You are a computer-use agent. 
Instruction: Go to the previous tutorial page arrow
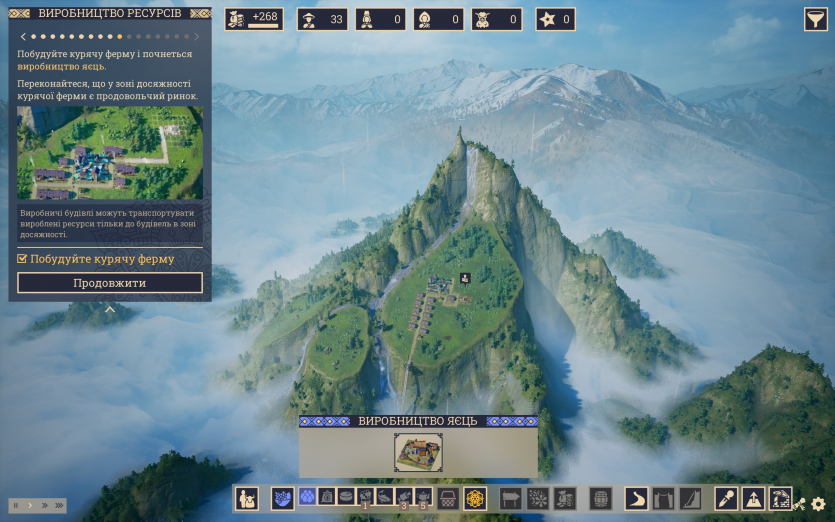pyautogui.click(x=23, y=36)
